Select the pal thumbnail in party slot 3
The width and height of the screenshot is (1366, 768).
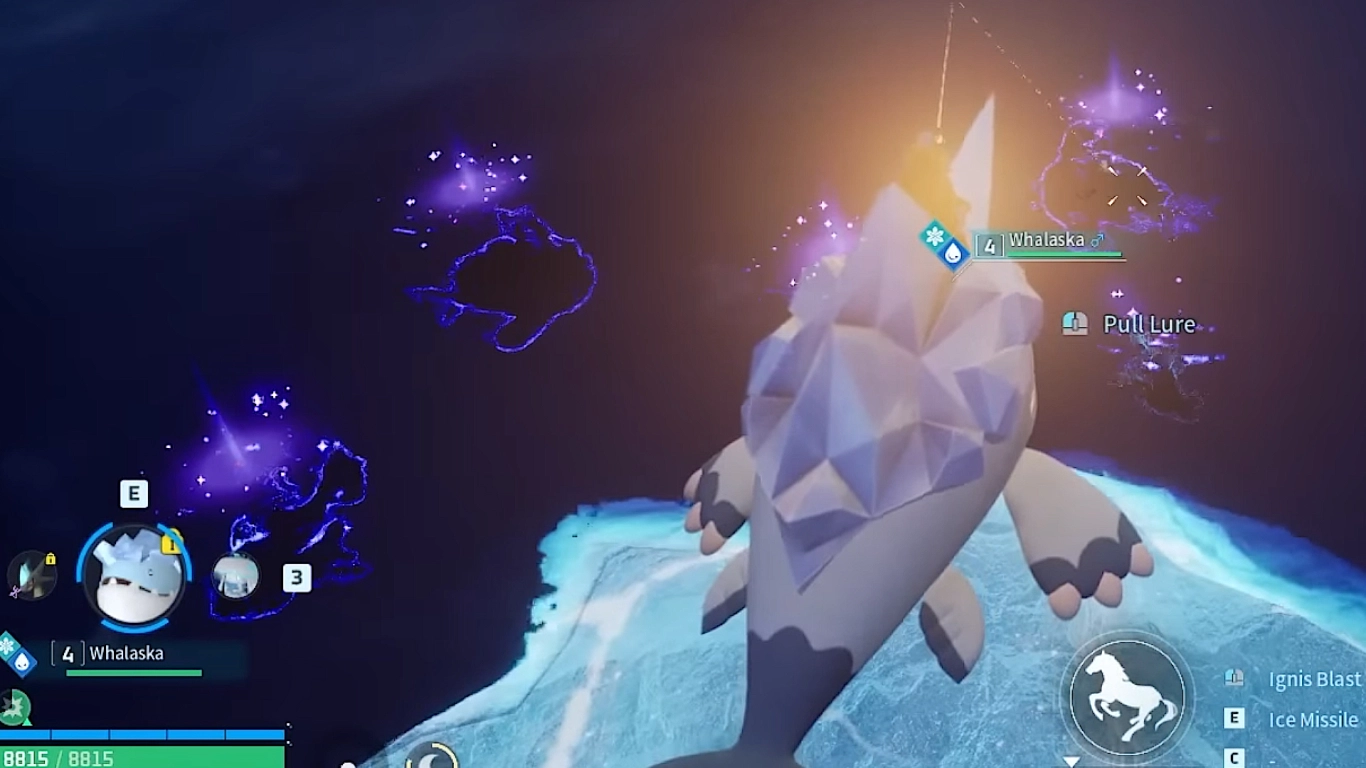(x=236, y=577)
